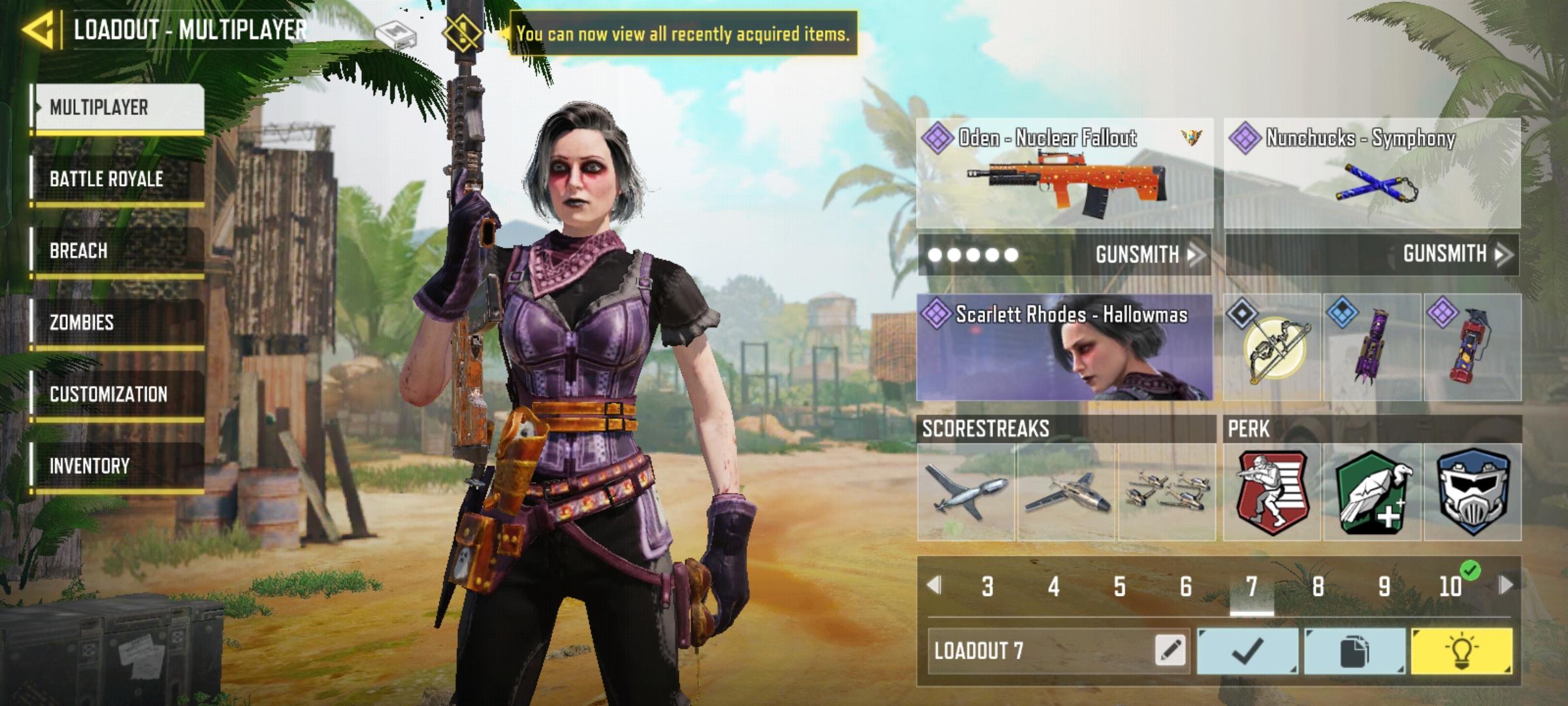Open Gunsmith for the Oden rifle

(1147, 254)
